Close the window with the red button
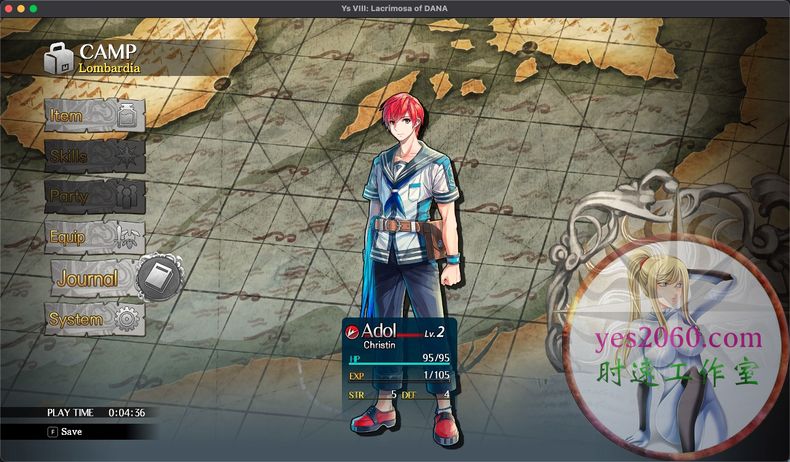Image resolution: width=790 pixels, height=462 pixels. 7,8
